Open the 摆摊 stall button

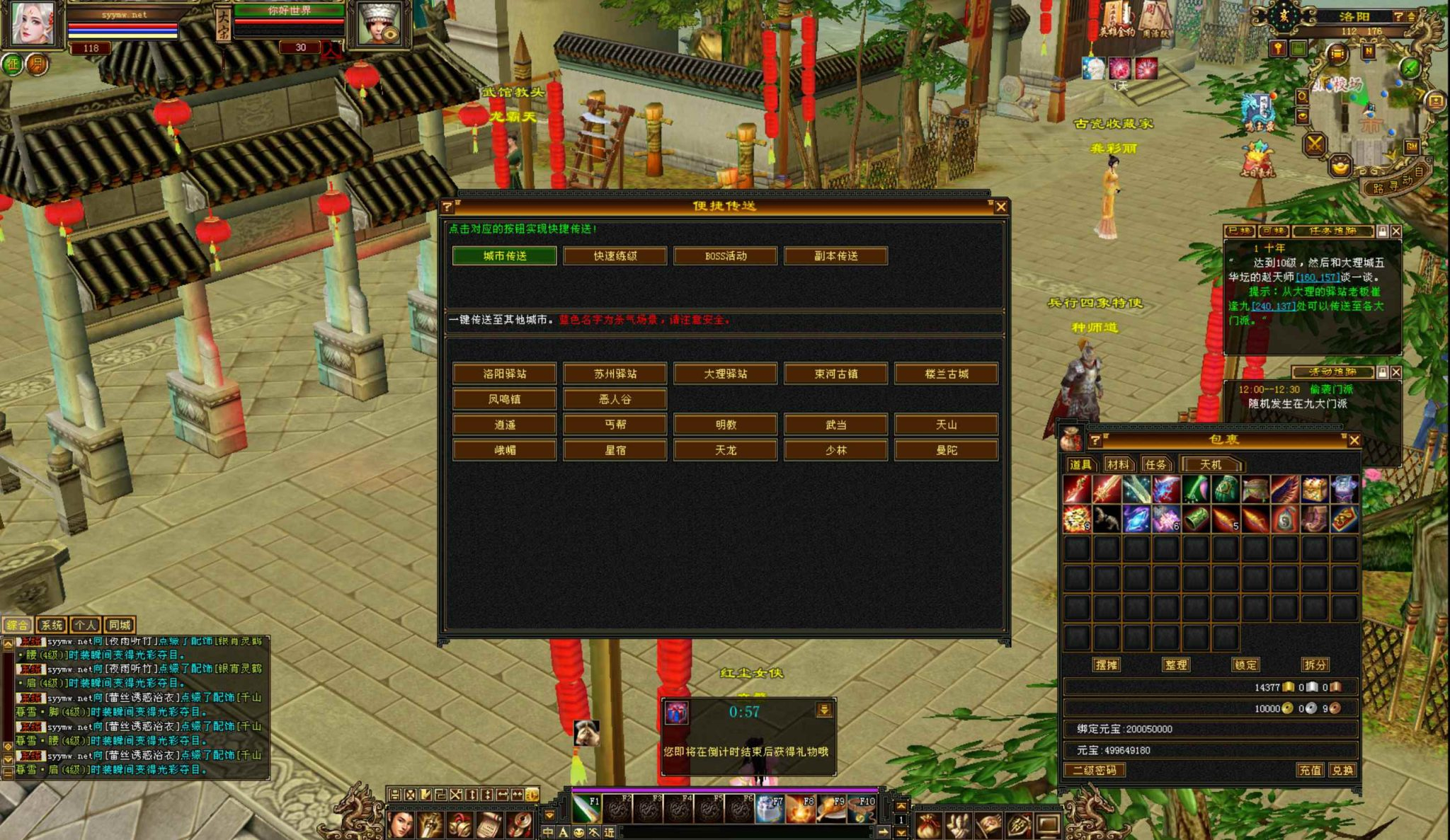1106,664
